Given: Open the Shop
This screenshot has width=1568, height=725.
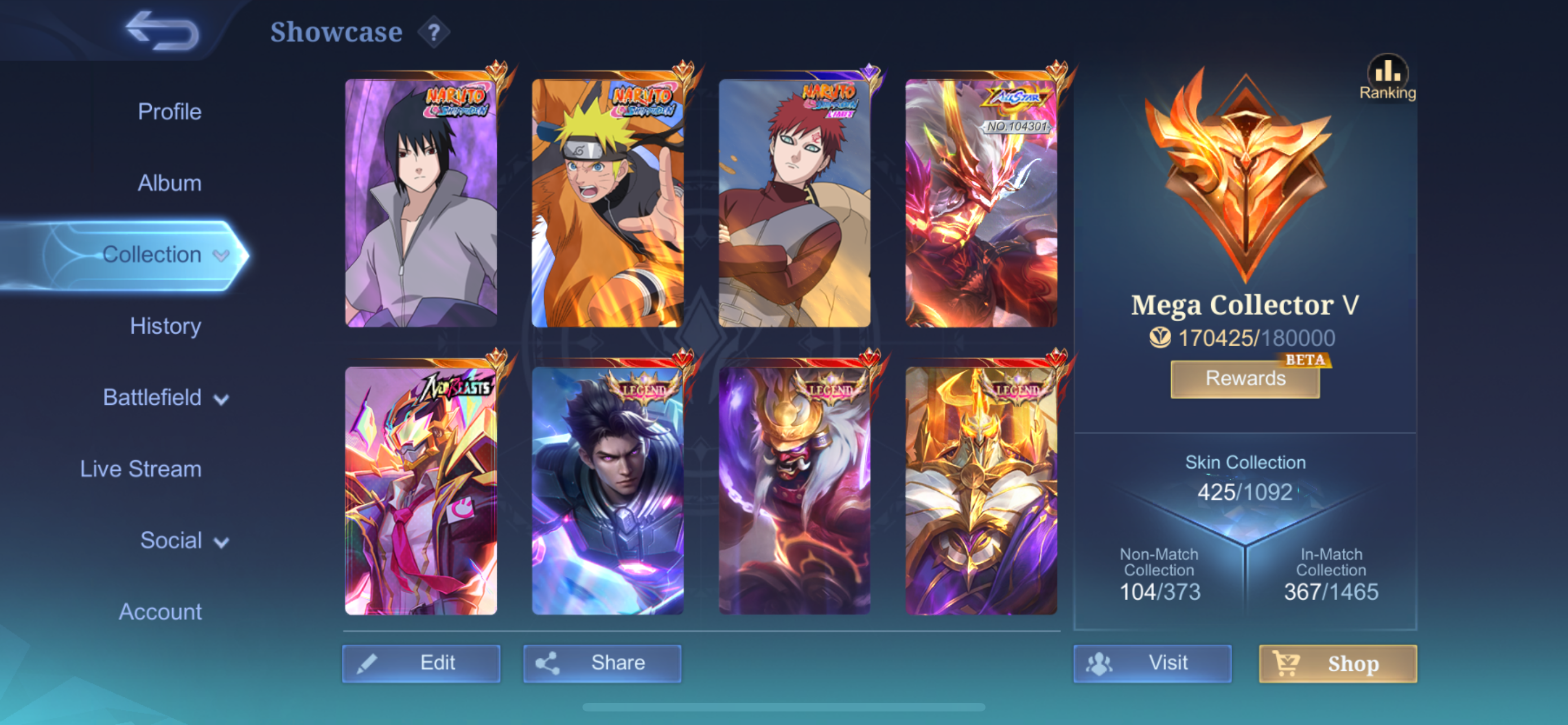Looking at the screenshot, I should (x=1338, y=663).
